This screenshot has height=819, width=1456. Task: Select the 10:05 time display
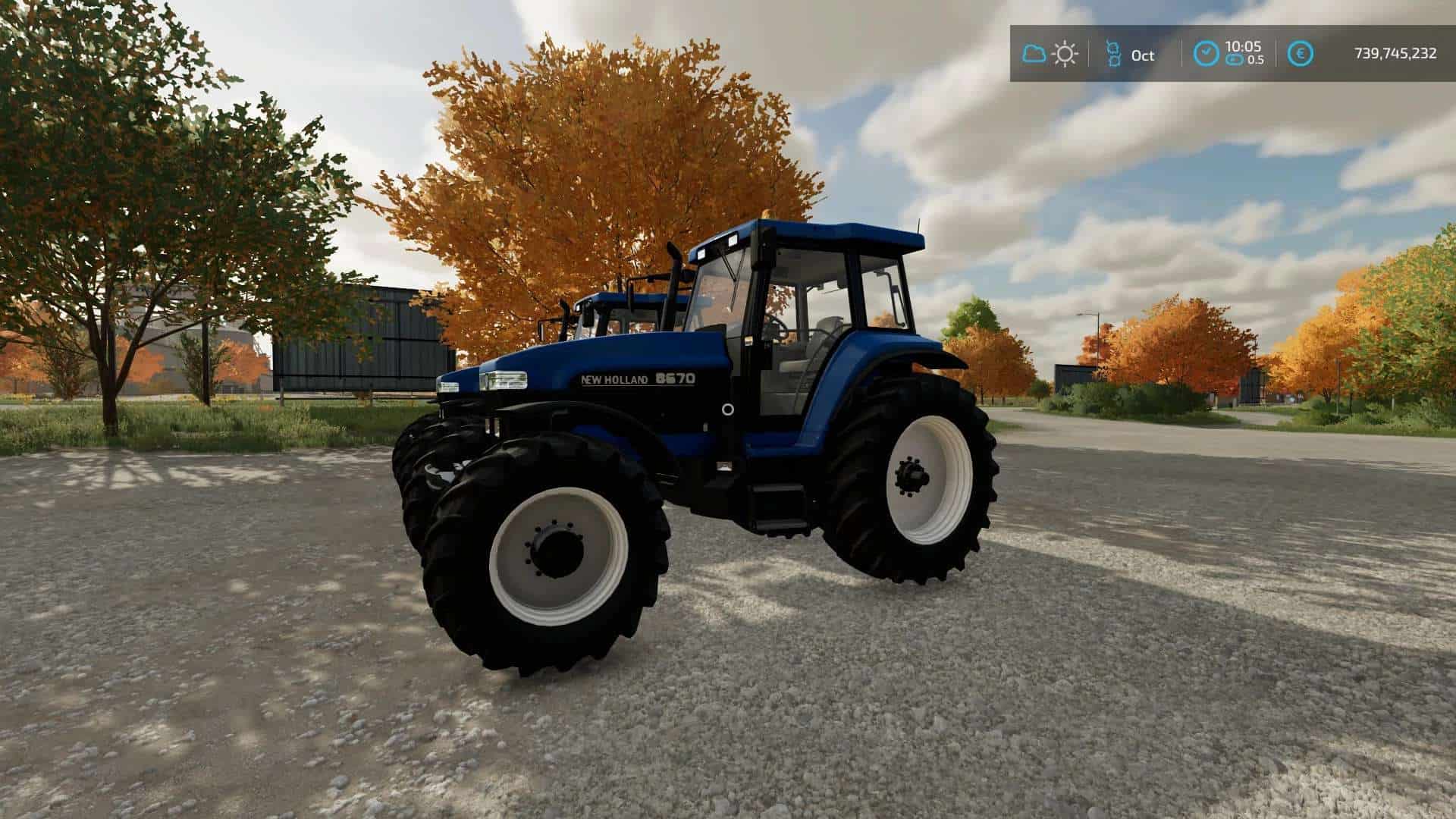coord(1244,46)
